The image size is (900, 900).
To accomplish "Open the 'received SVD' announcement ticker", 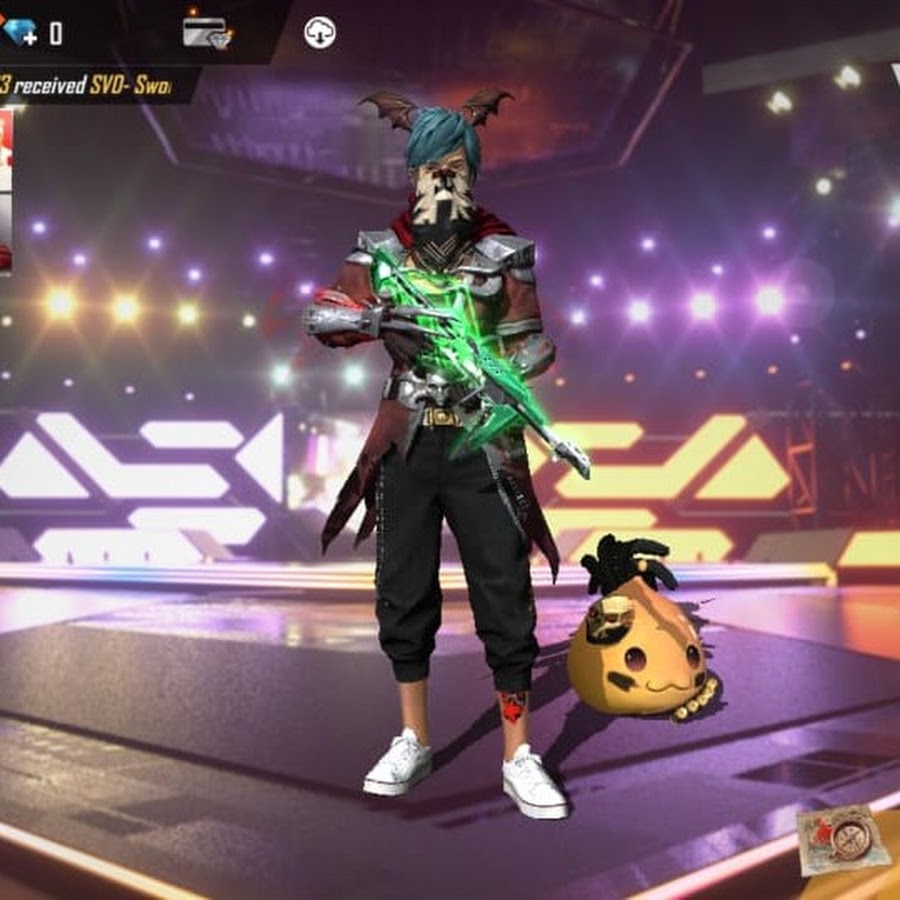I will pyautogui.click(x=90, y=86).
